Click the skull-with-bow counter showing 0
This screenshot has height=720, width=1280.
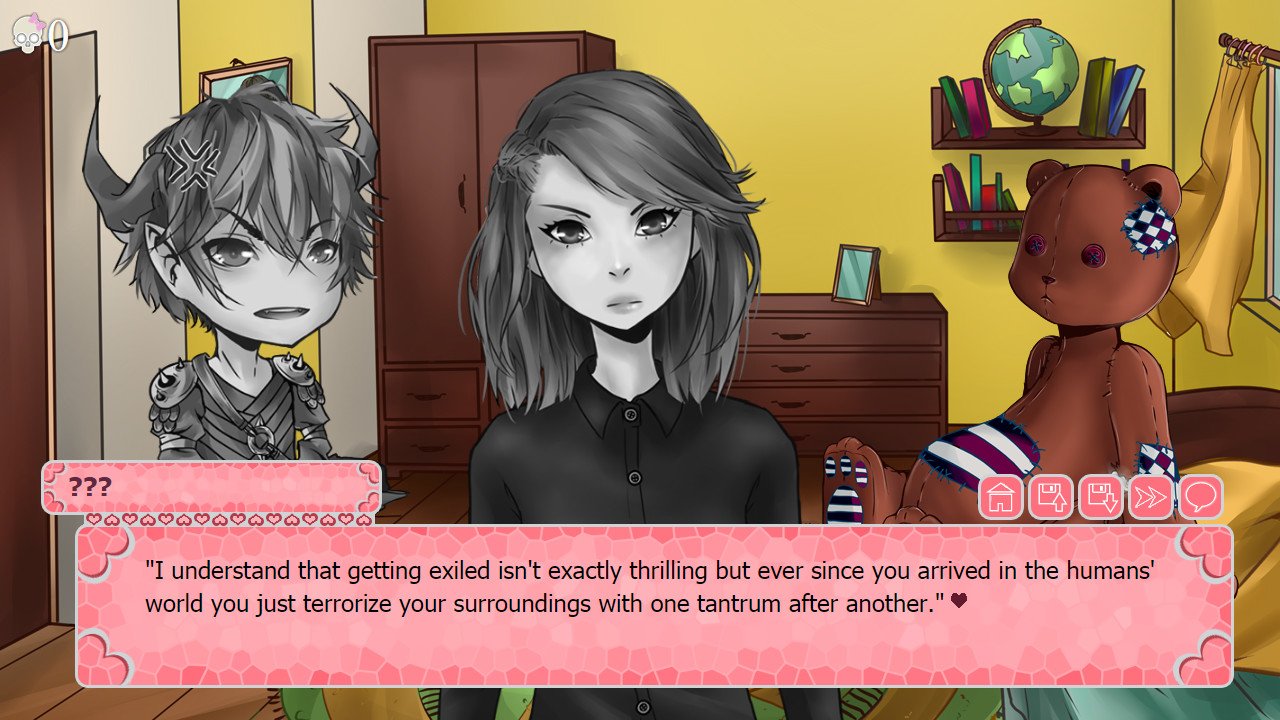pyautogui.click(x=28, y=33)
